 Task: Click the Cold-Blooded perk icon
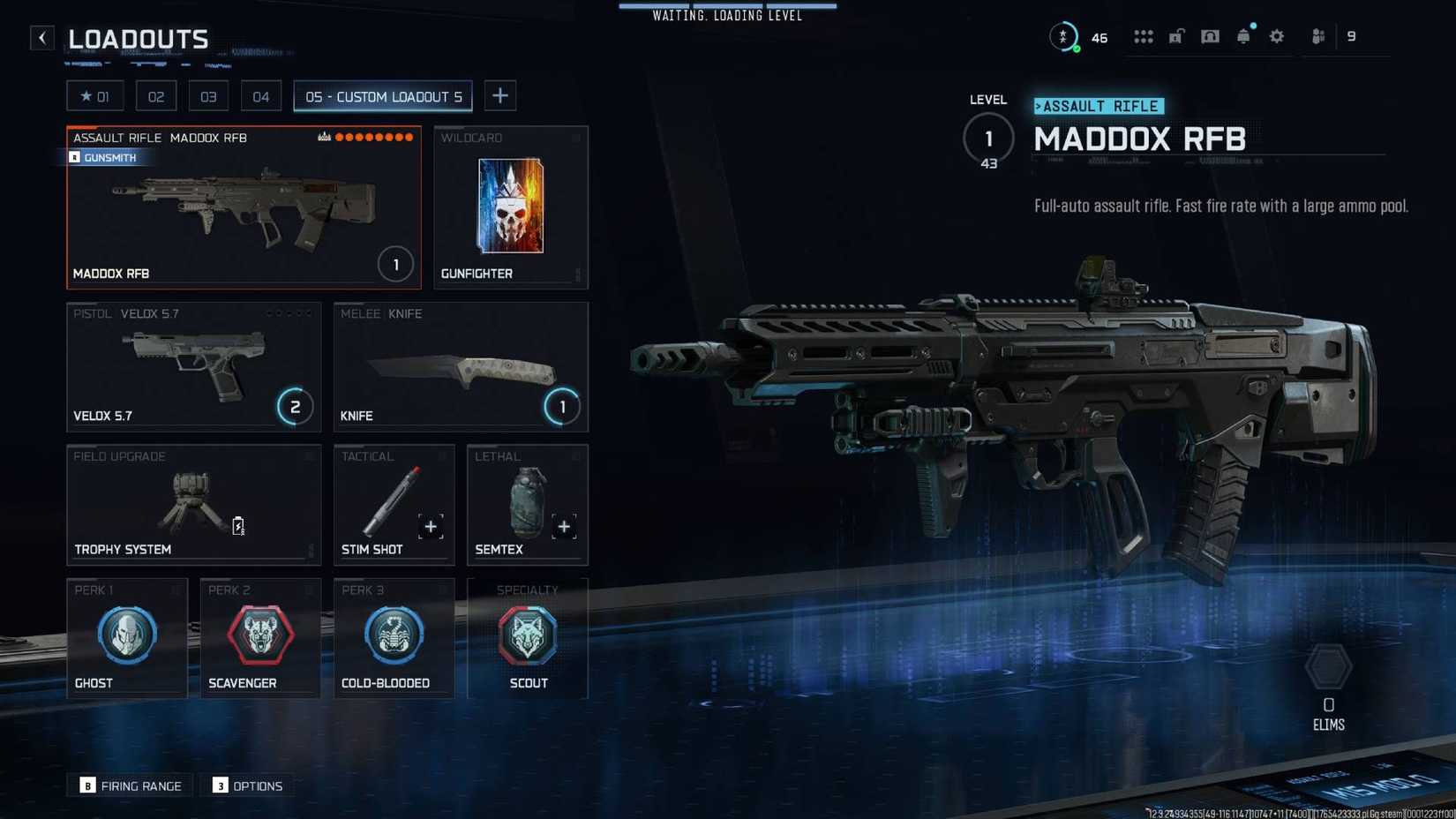pyautogui.click(x=394, y=634)
